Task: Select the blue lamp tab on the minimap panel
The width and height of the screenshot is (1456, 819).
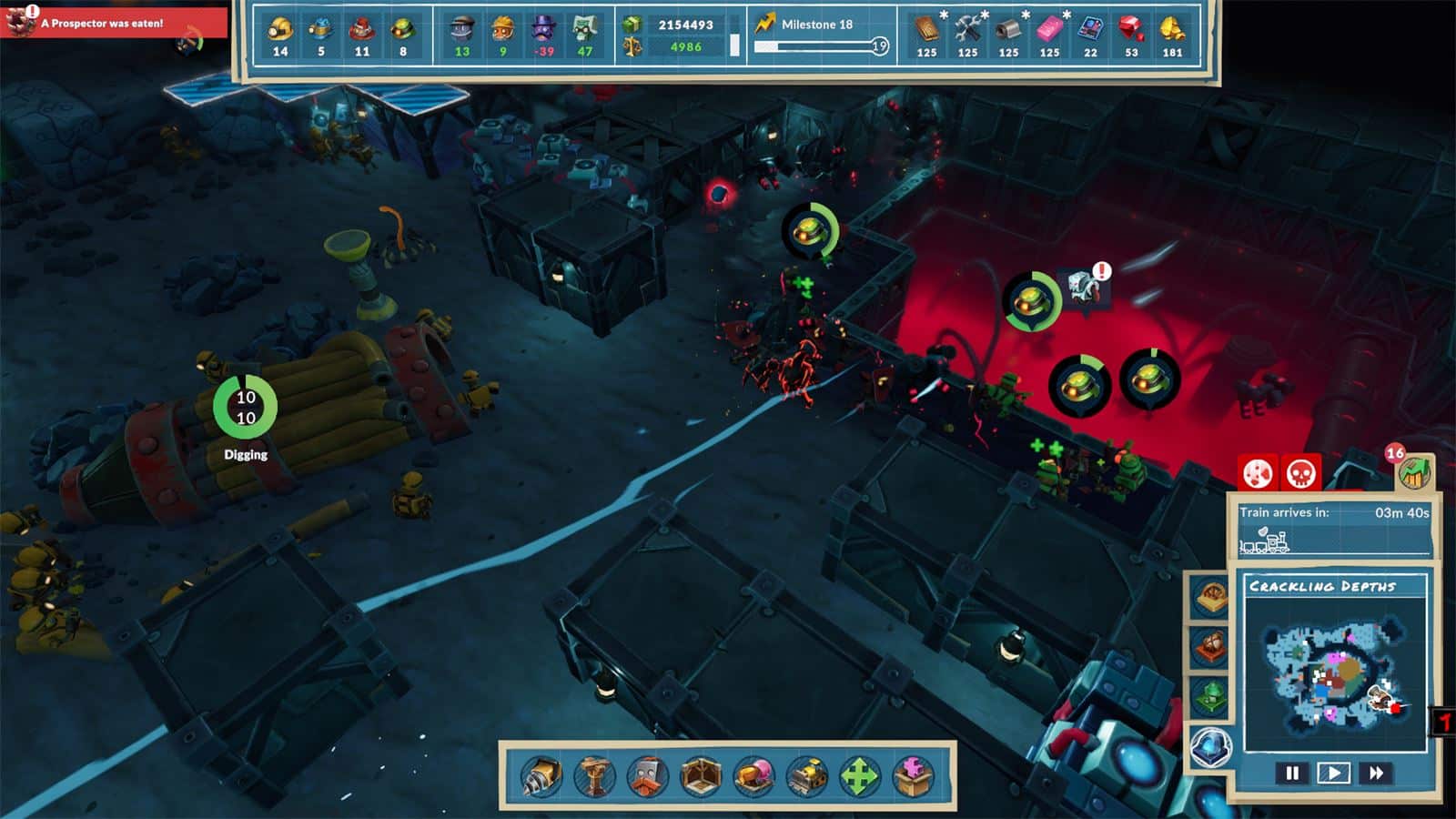Action: tap(1209, 743)
